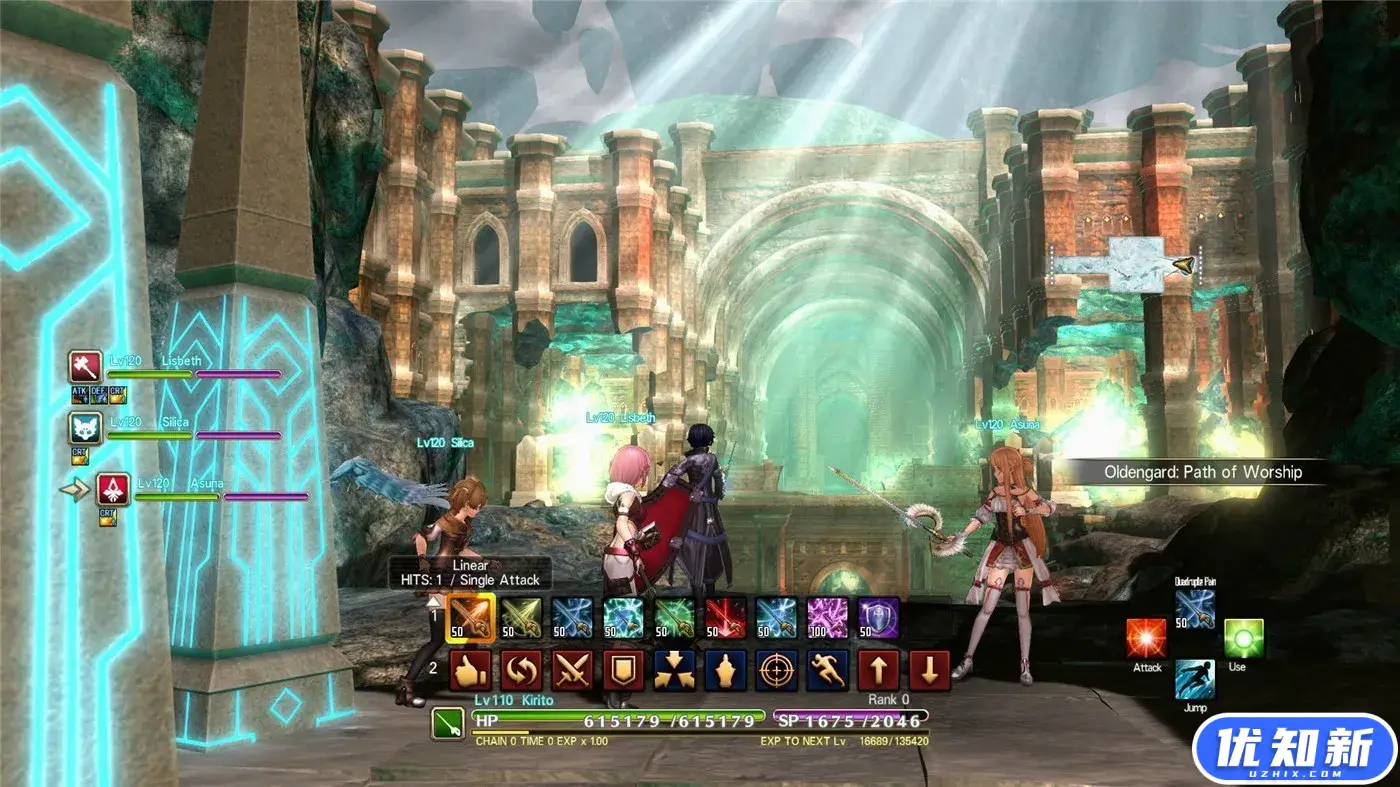Activate the highlighted Linear sword skill

click(x=470, y=618)
